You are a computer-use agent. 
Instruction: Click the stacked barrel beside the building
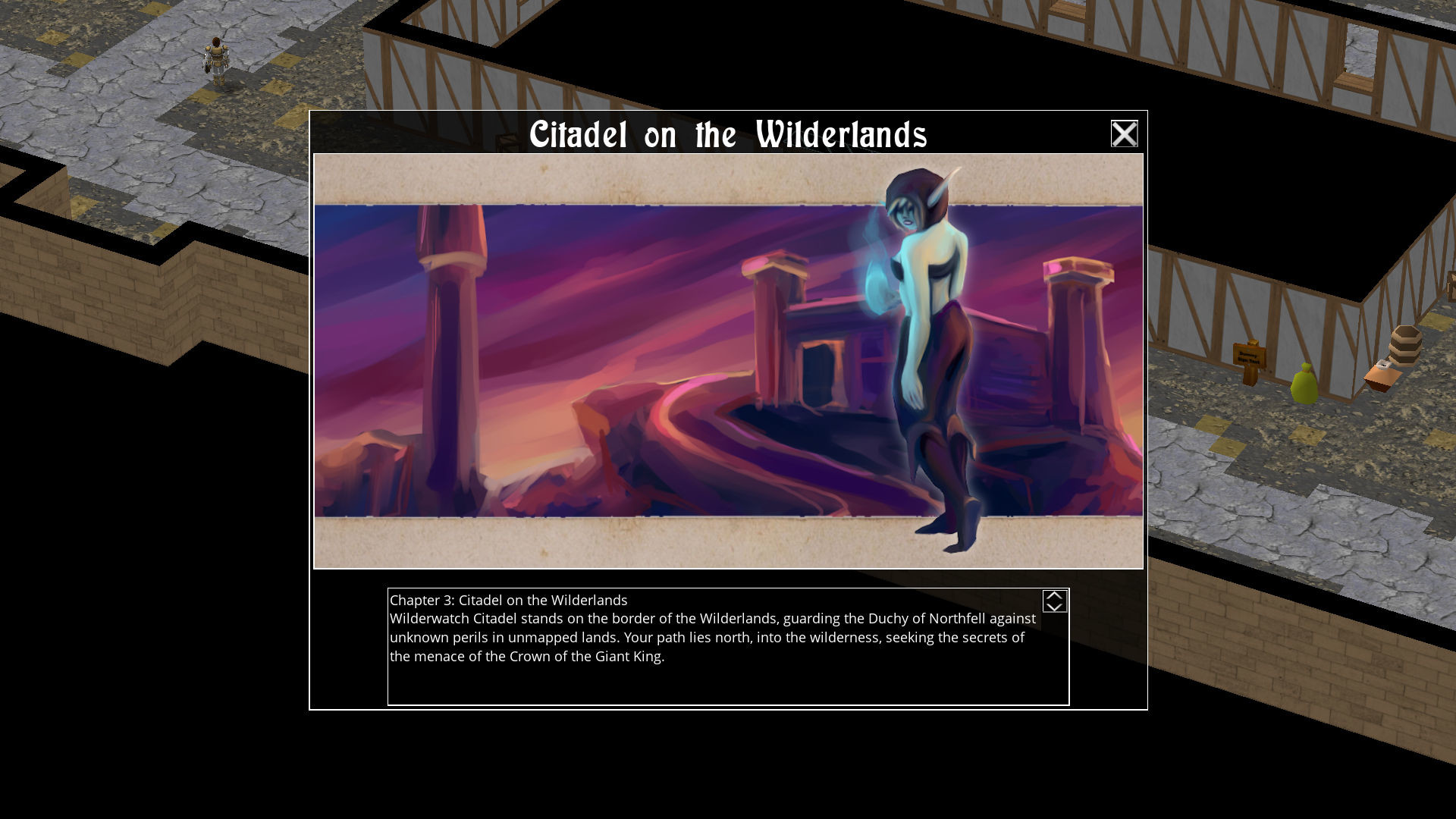pos(1406,344)
